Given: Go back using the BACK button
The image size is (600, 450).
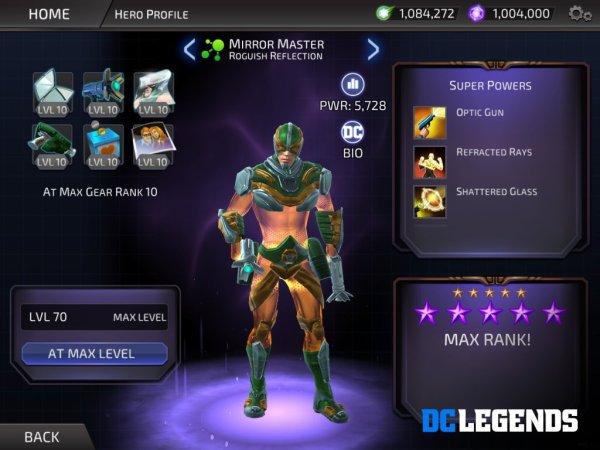Looking at the screenshot, I should pyautogui.click(x=42, y=436).
